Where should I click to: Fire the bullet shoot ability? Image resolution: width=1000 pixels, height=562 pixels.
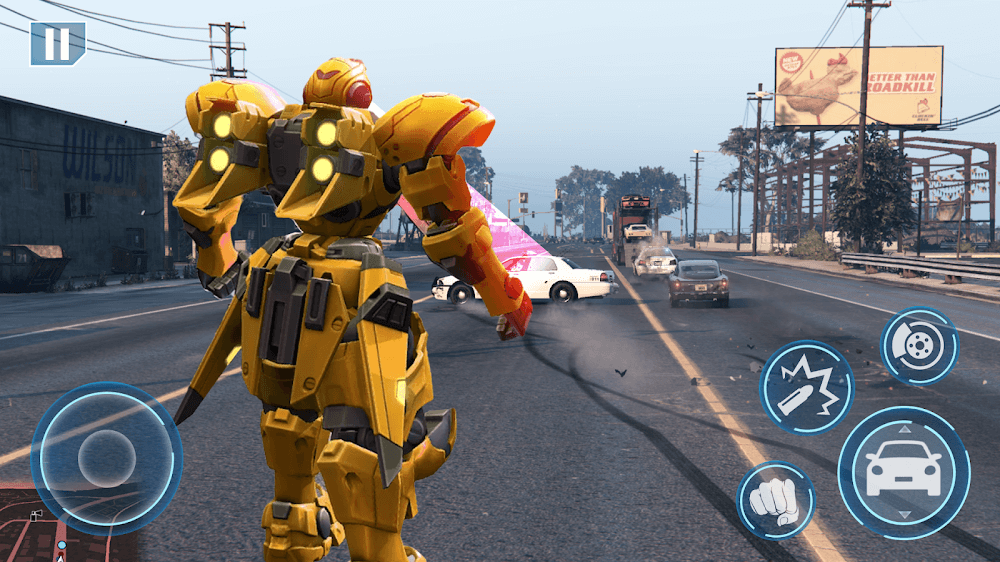tap(806, 387)
